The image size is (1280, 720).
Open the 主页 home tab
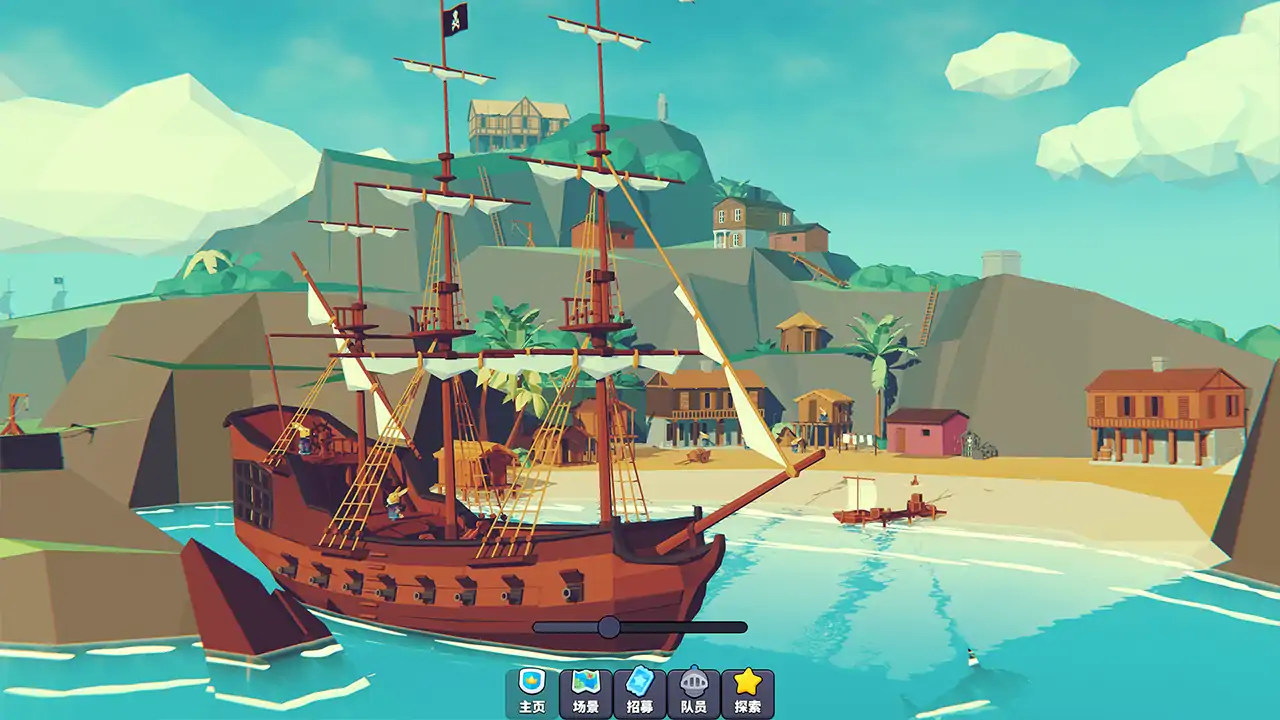tap(532, 693)
